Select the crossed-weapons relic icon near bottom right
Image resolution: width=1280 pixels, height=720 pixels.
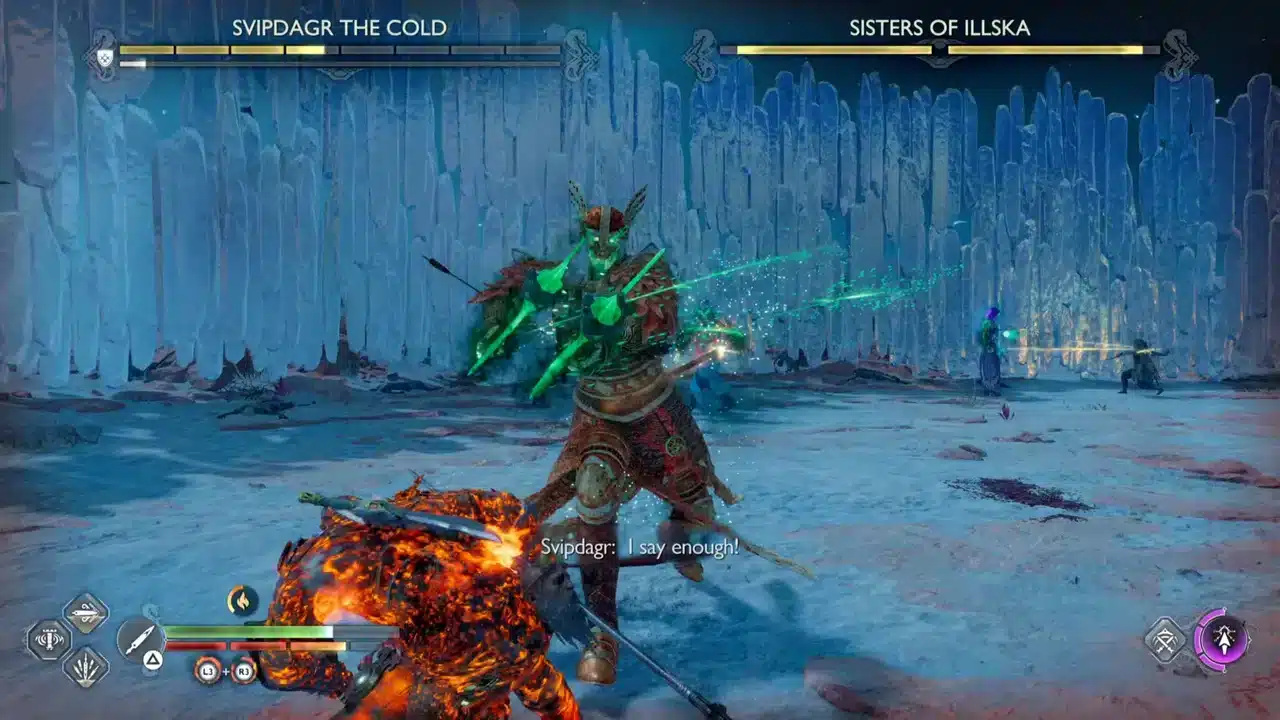pyautogui.click(x=1165, y=640)
